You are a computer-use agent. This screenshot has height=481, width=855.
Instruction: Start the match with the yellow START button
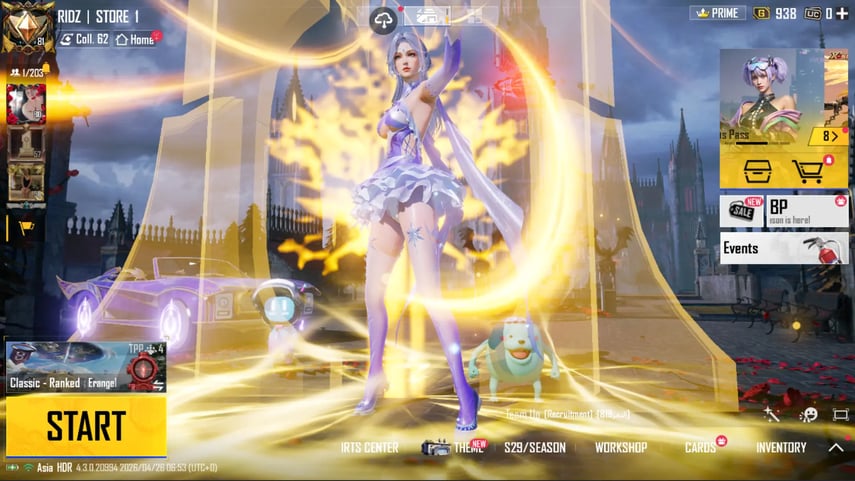click(85, 426)
